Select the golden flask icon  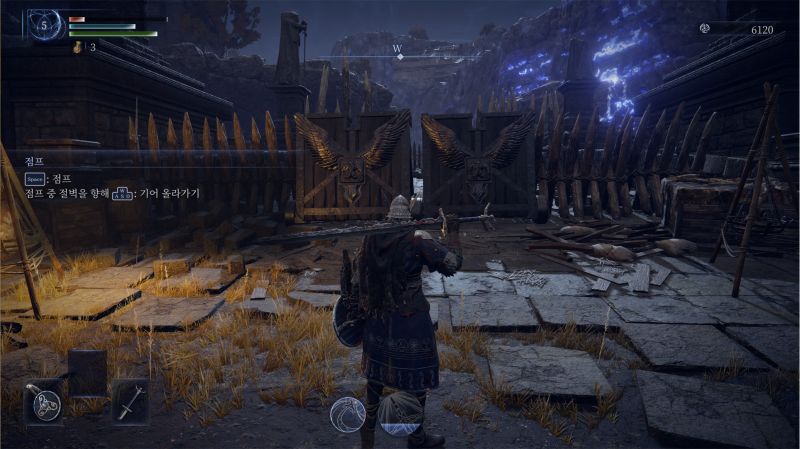[77, 46]
